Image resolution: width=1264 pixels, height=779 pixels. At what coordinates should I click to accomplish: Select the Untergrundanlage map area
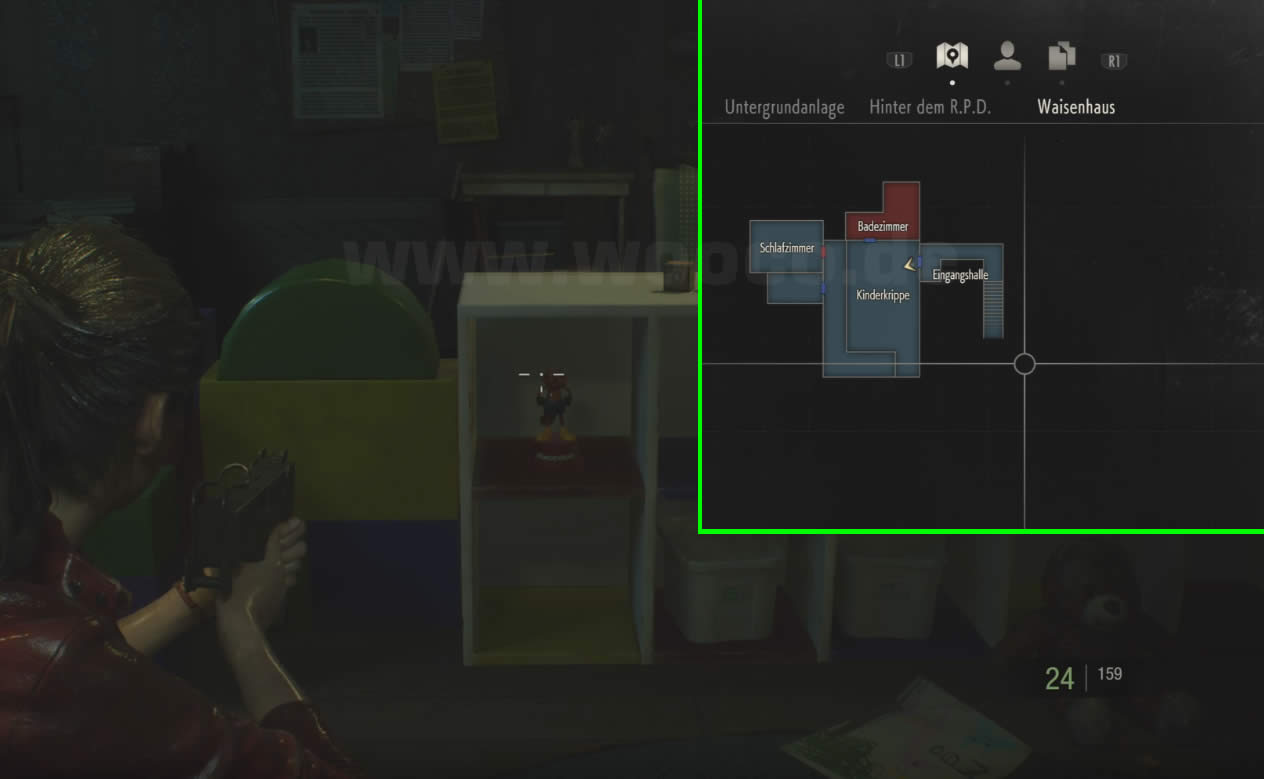point(784,107)
